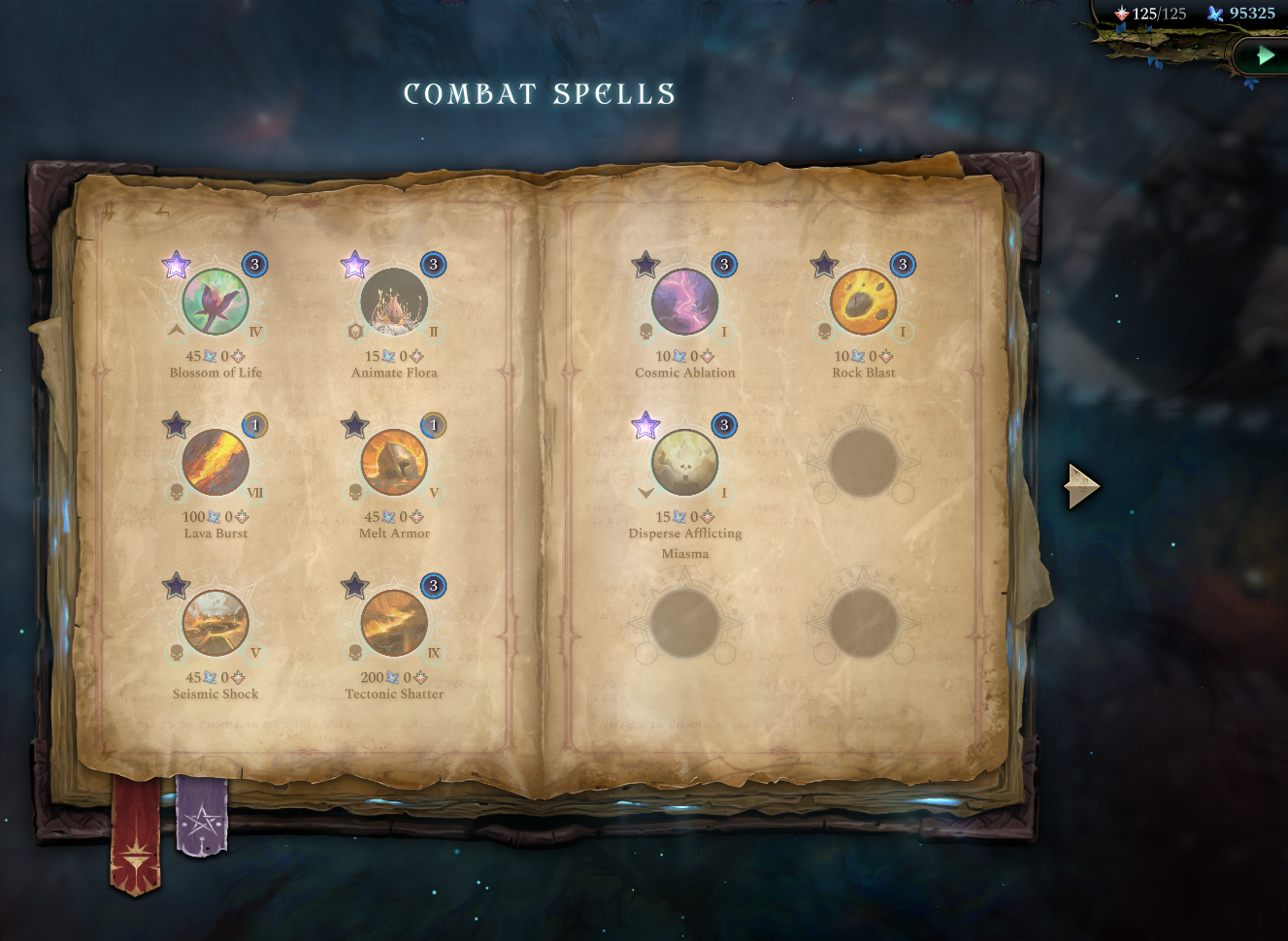Open the Rock Blast spell
Image resolution: width=1288 pixels, height=941 pixels.
point(862,302)
